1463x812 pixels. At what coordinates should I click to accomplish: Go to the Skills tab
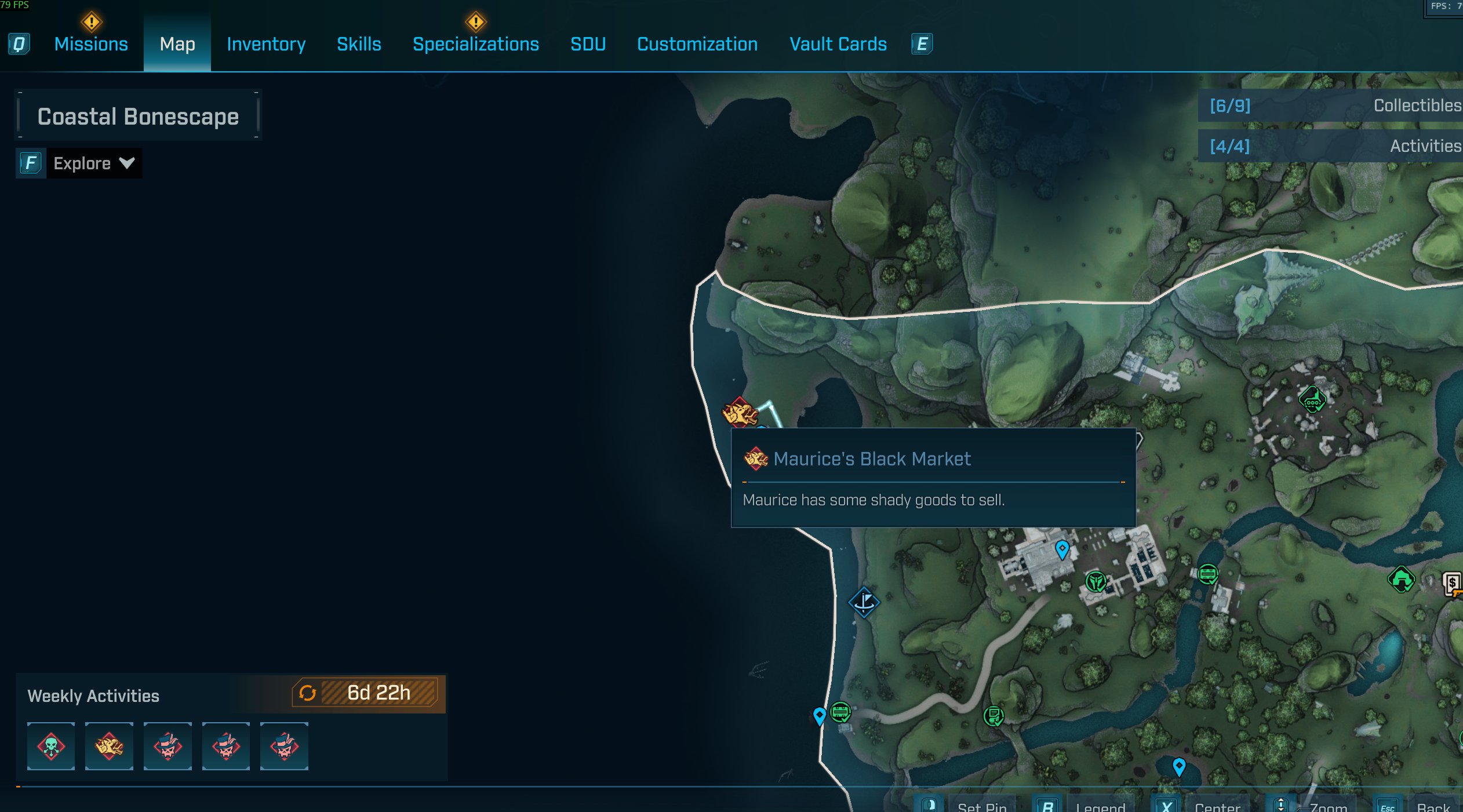click(x=359, y=44)
